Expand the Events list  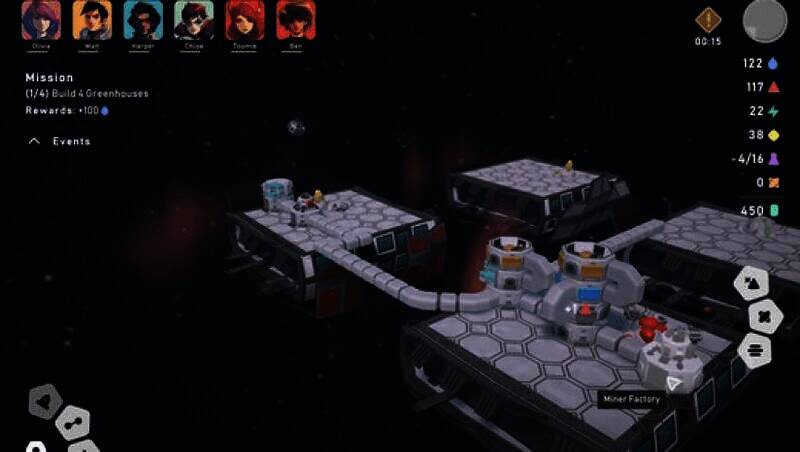click(x=60, y=142)
